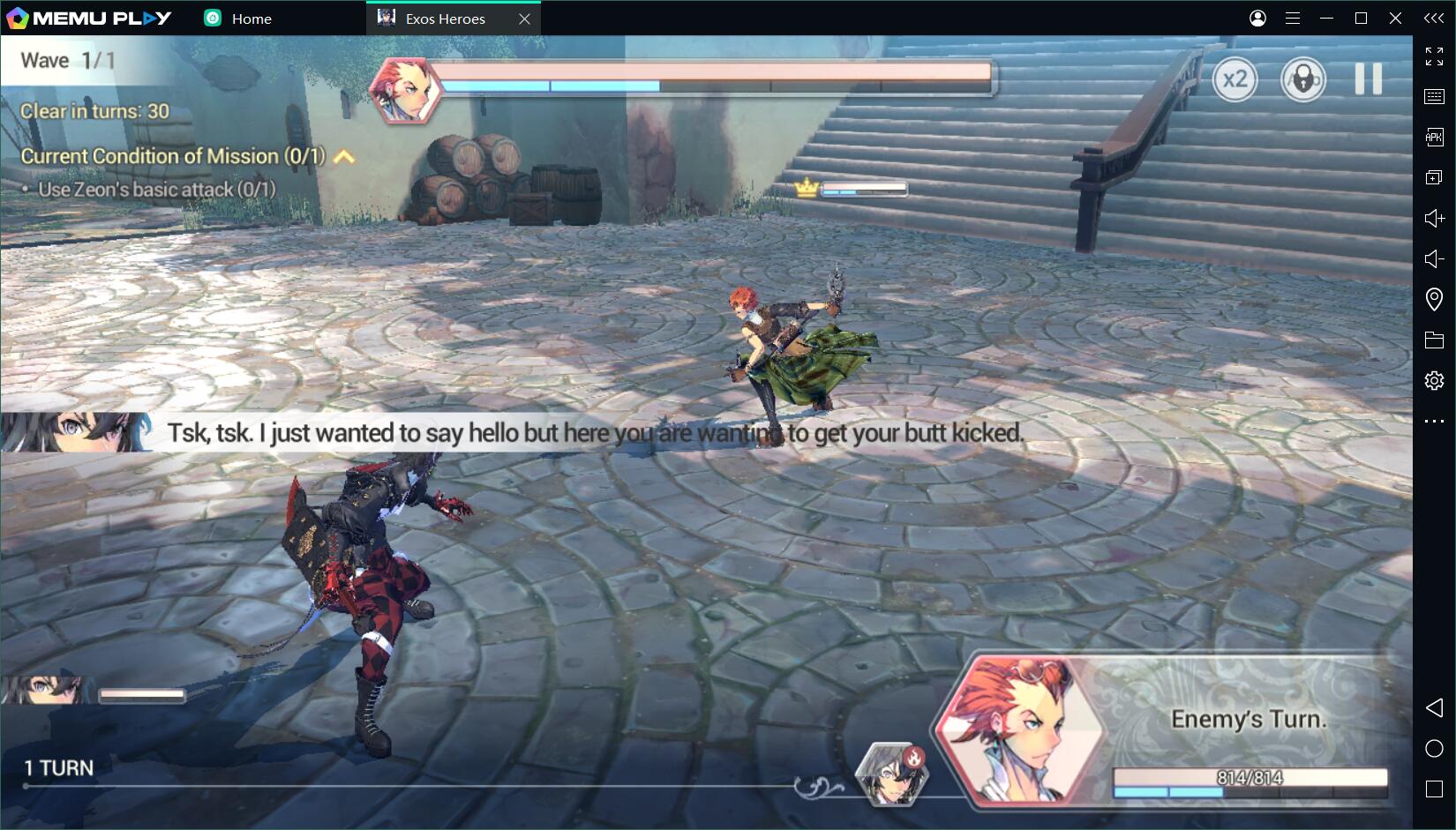Select the red-haired enemy portrait in the turn panel
The image size is (1456, 830).
(x=1020, y=730)
